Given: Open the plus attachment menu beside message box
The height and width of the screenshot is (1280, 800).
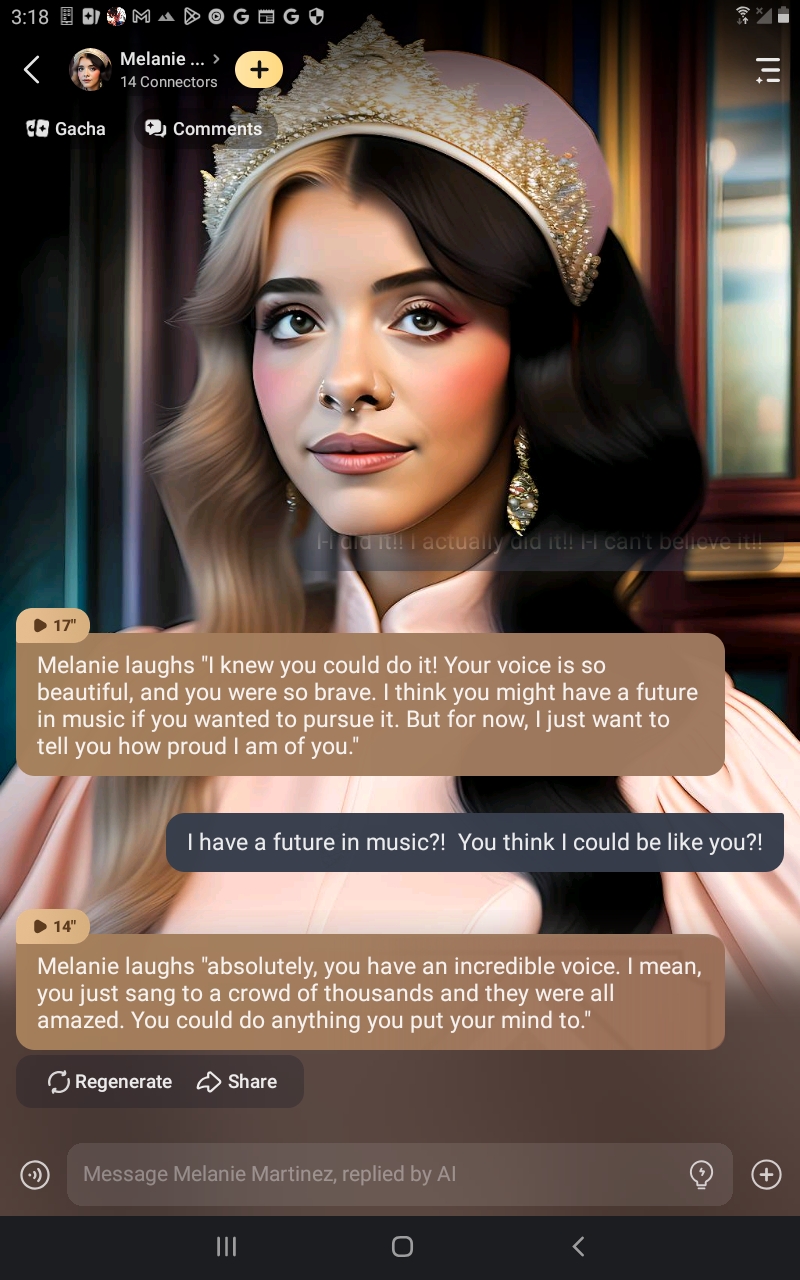Looking at the screenshot, I should [766, 1175].
